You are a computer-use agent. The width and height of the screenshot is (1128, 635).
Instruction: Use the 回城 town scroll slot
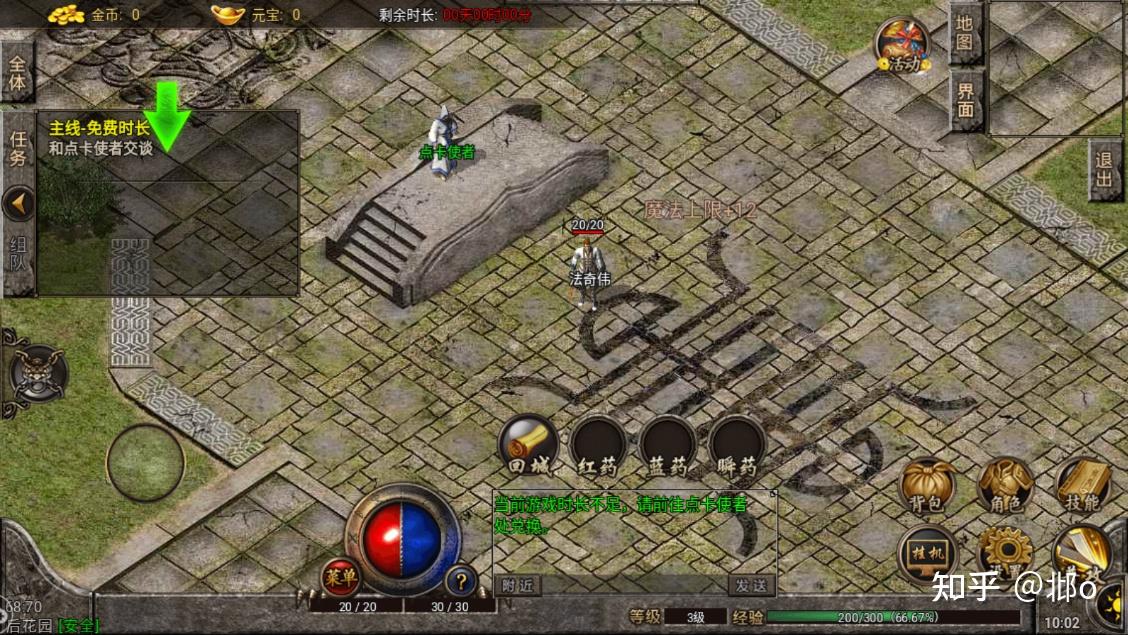[x=528, y=446]
